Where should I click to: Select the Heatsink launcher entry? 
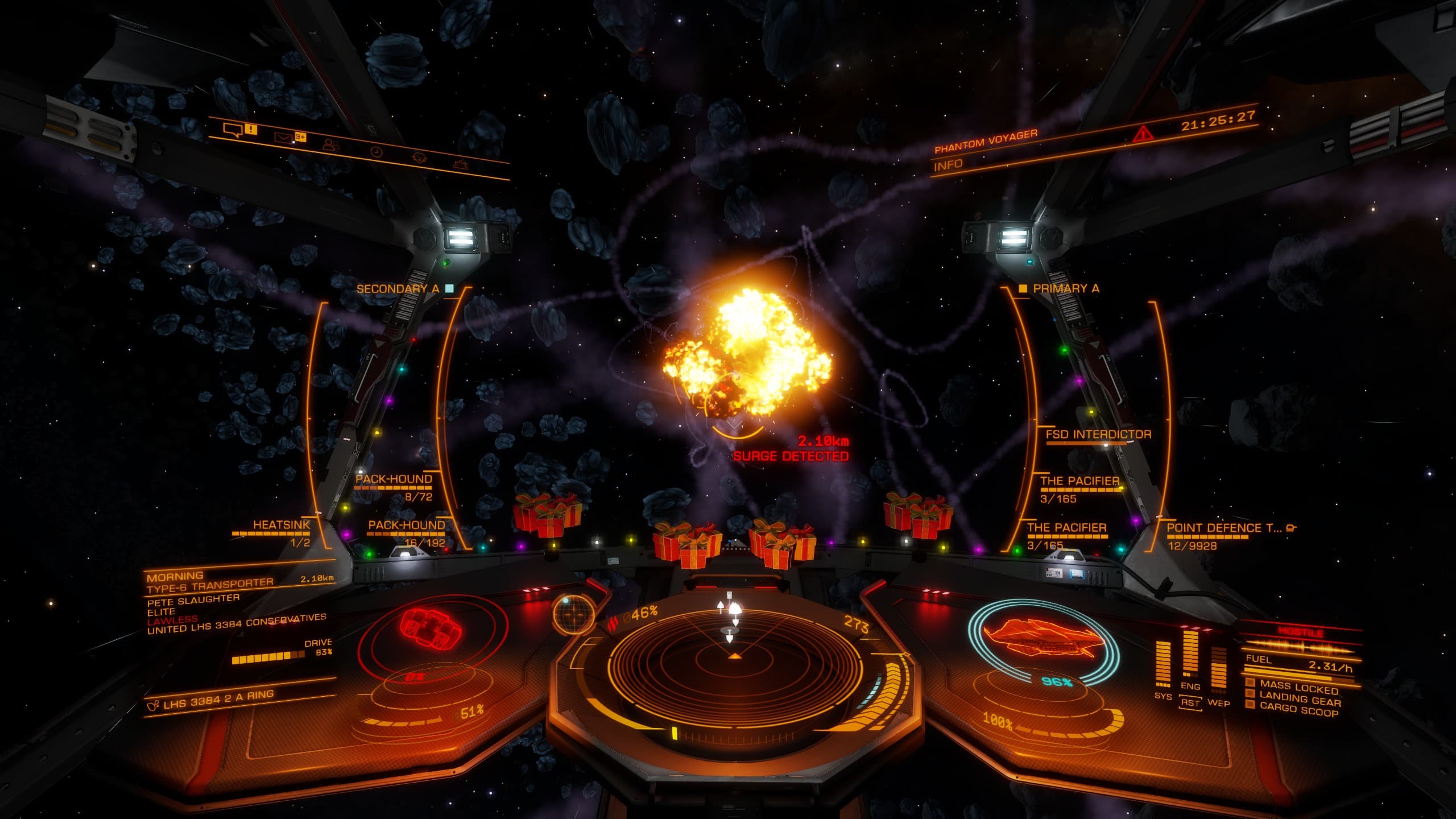point(281,525)
